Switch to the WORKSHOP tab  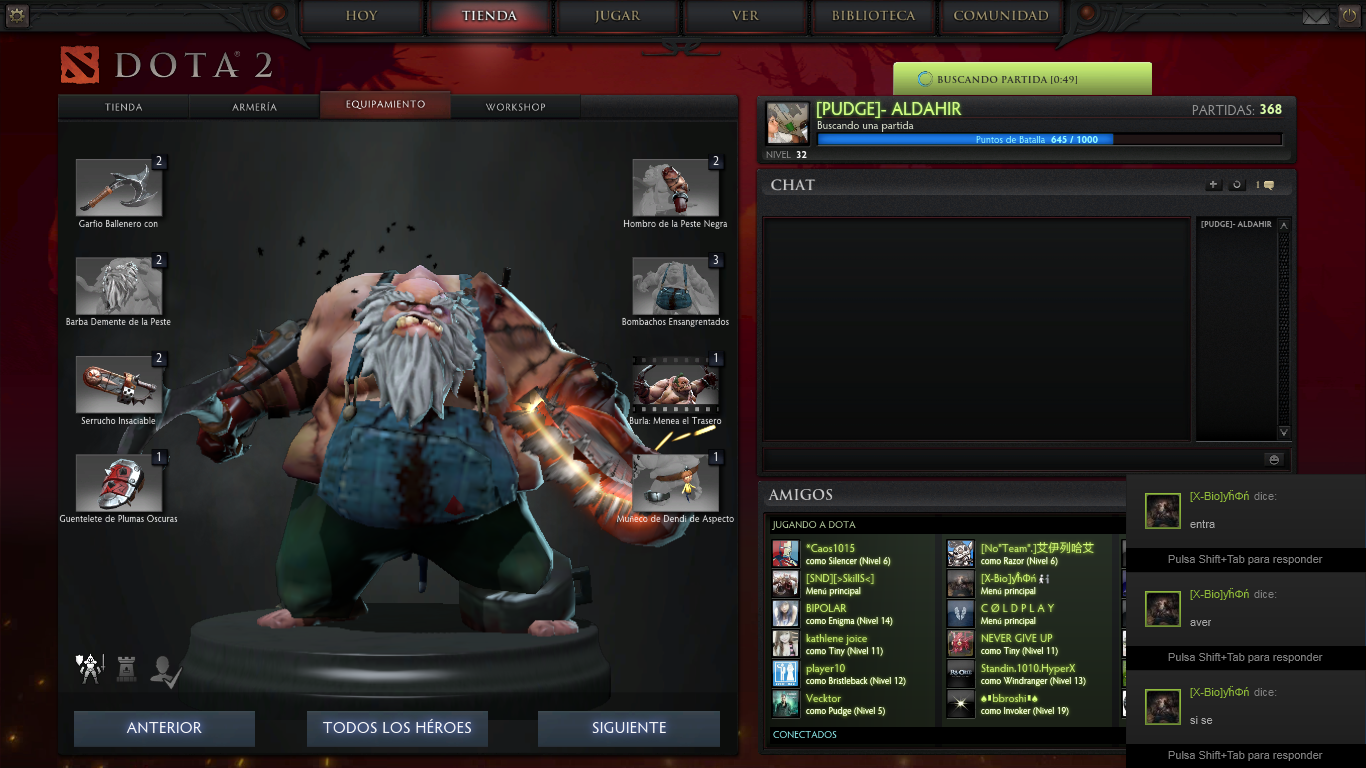pyautogui.click(x=515, y=105)
